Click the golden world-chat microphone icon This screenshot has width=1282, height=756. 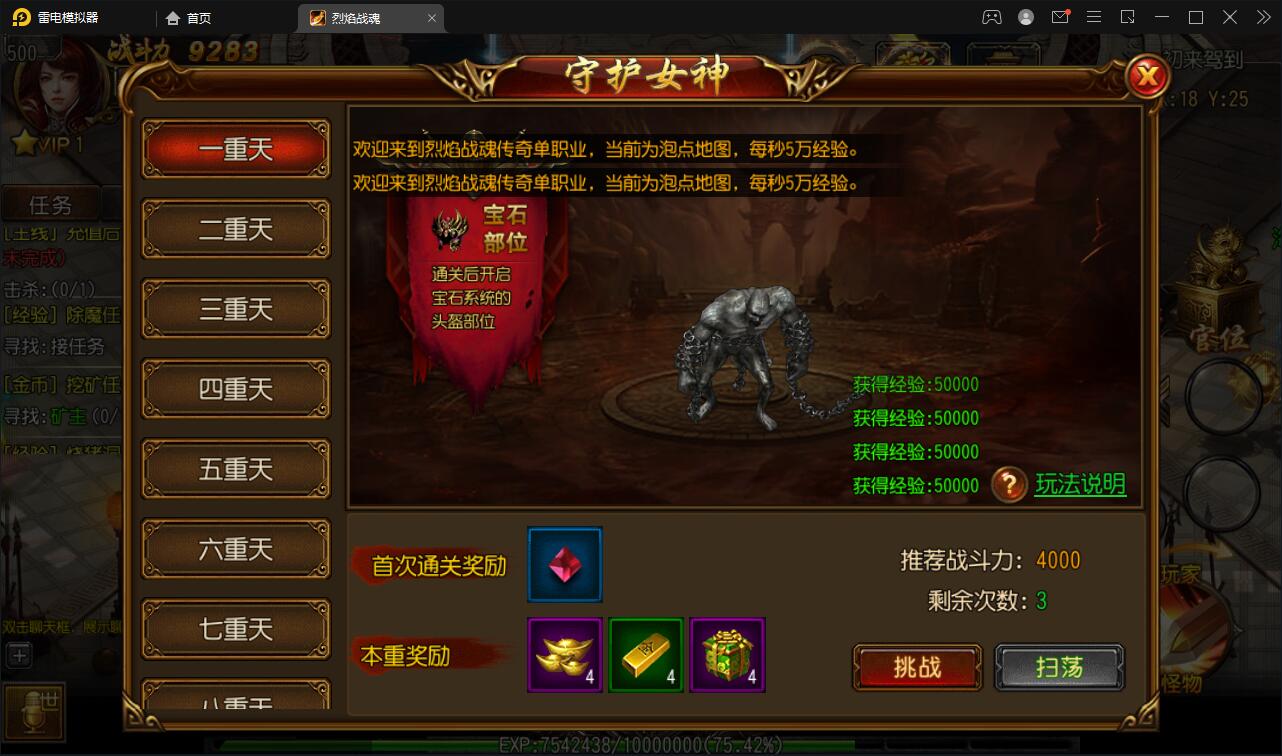[35, 710]
